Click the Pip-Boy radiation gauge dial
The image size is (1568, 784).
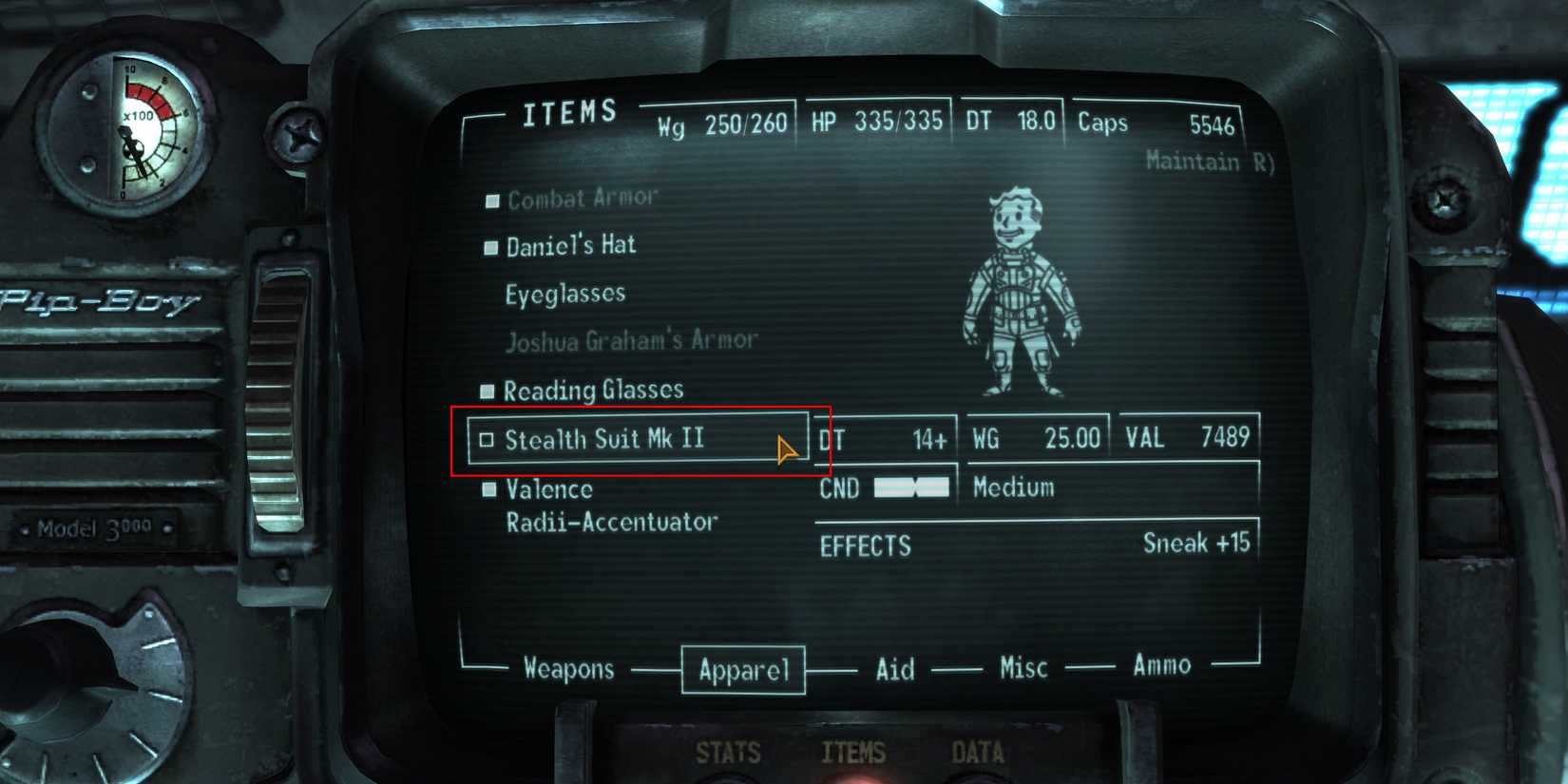(133, 128)
